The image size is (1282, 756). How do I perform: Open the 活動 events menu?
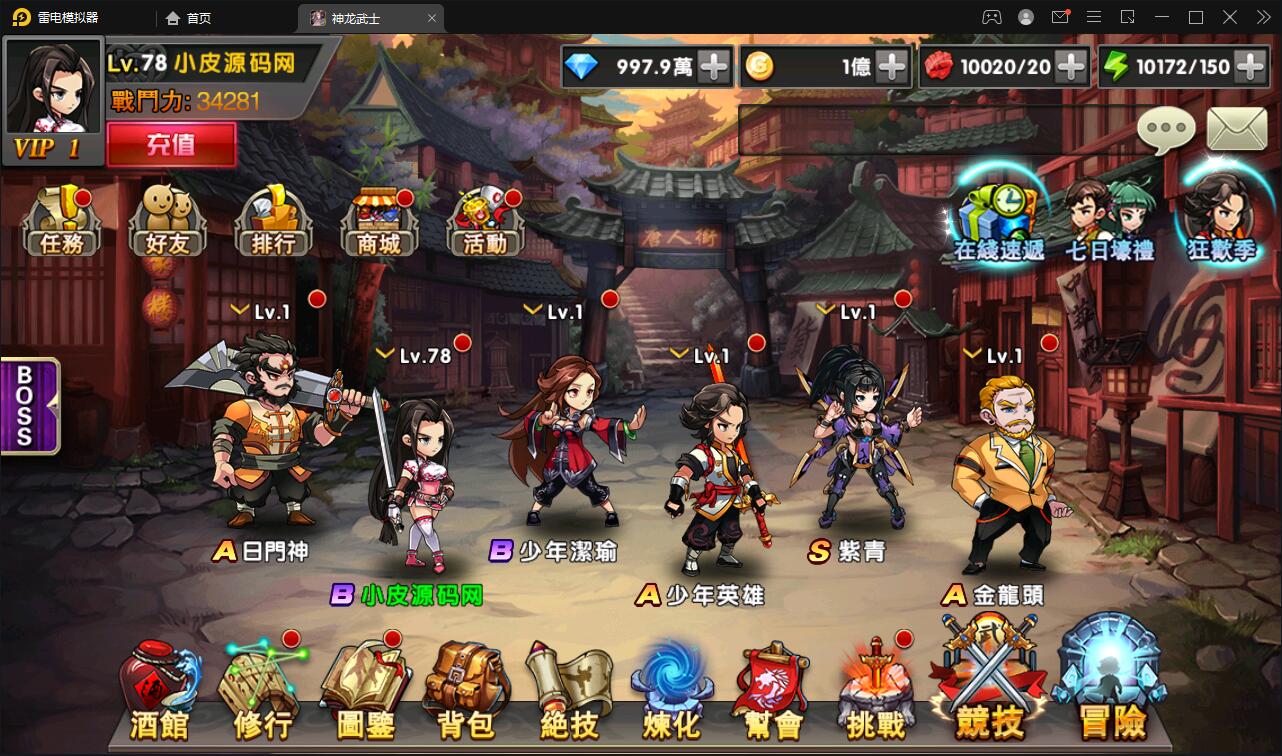coord(485,221)
